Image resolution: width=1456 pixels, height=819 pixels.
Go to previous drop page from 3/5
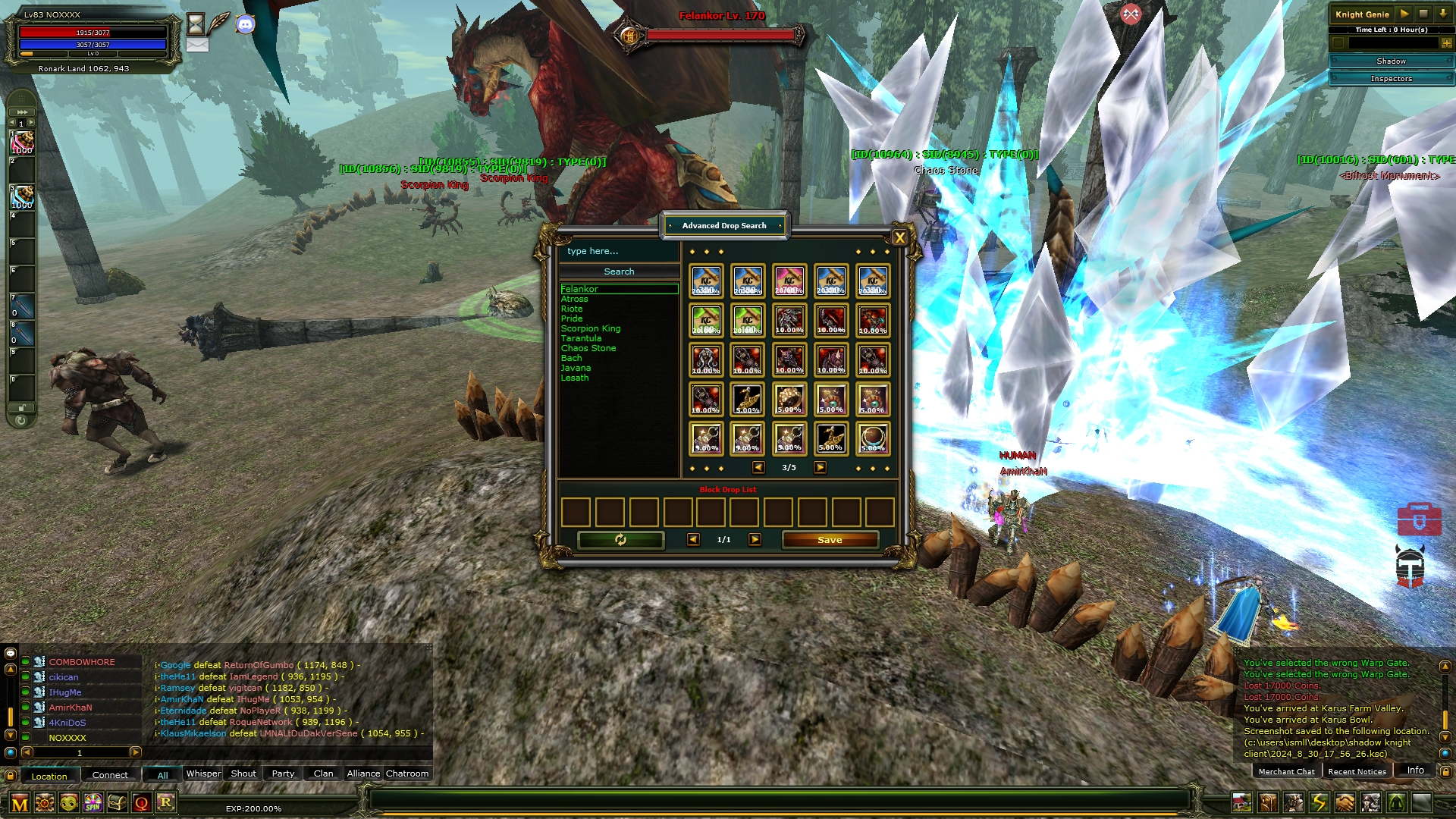[758, 468]
